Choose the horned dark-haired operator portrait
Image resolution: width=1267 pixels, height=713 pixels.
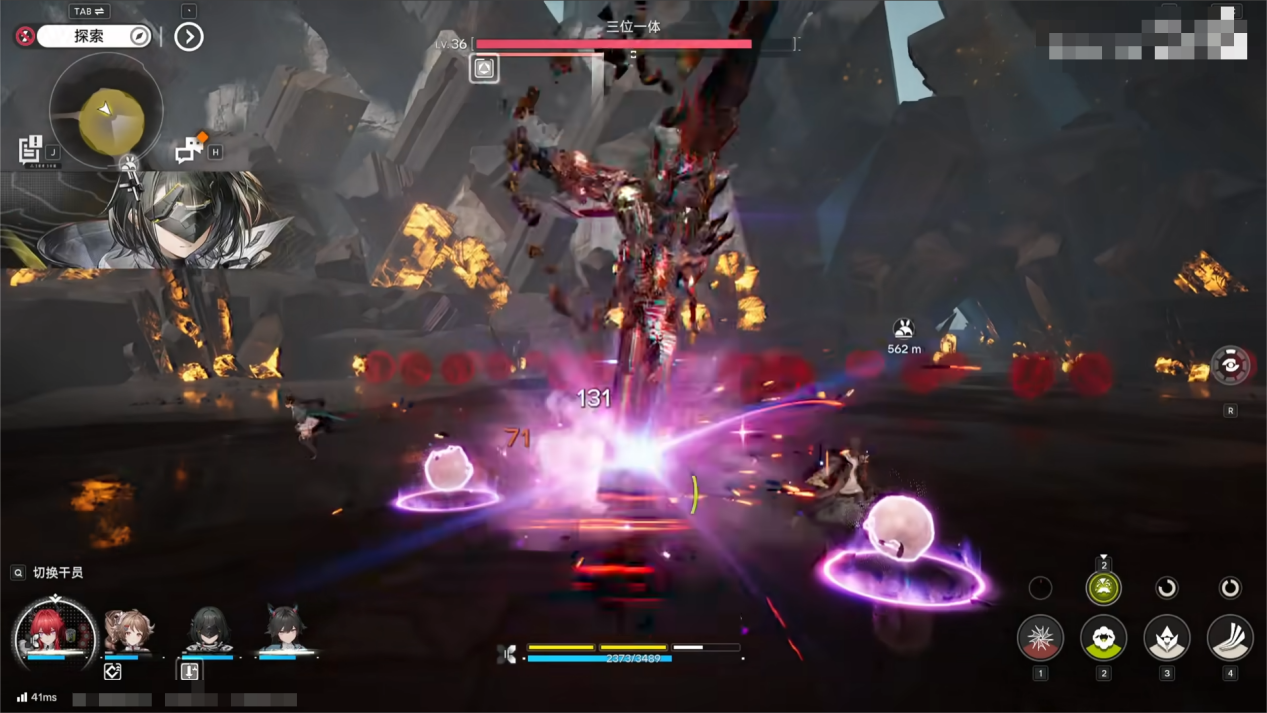tap(286, 632)
